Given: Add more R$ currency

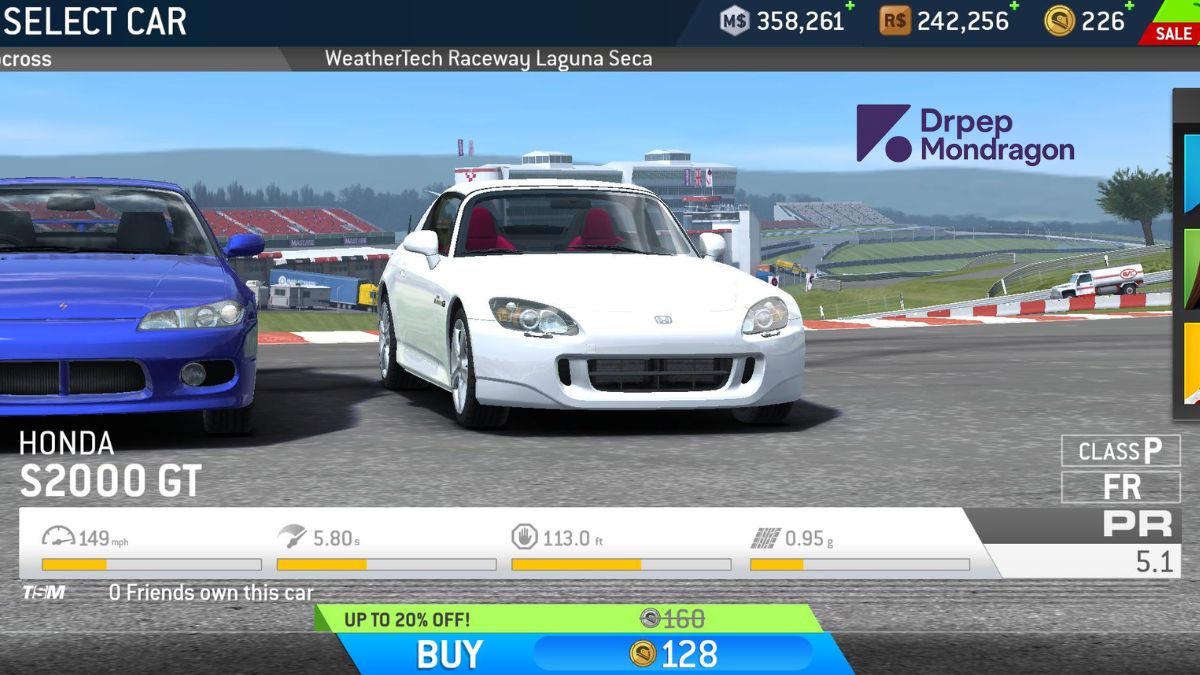Looking at the screenshot, I should coord(1014,8).
